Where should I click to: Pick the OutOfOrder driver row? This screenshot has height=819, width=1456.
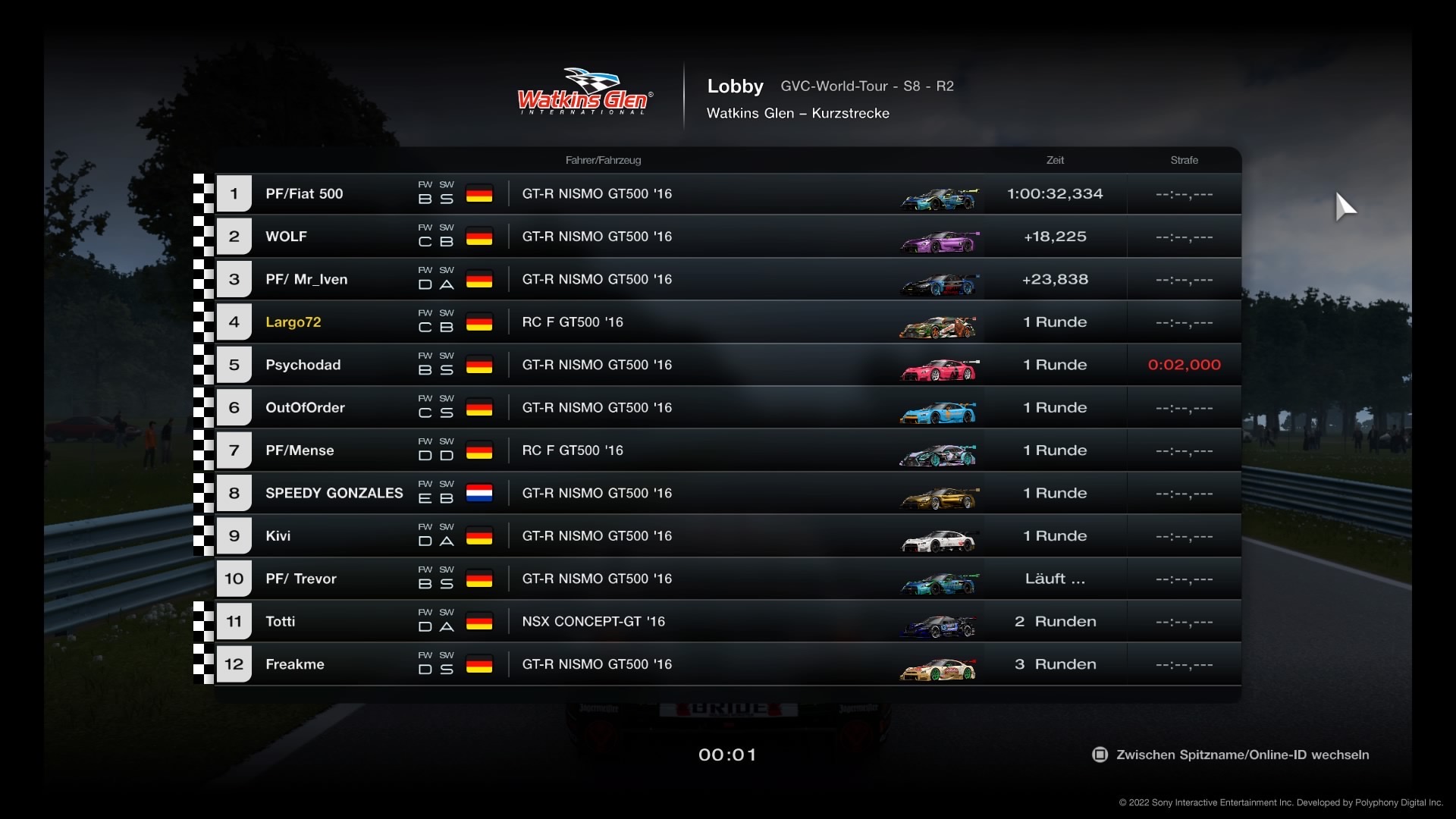point(728,408)
